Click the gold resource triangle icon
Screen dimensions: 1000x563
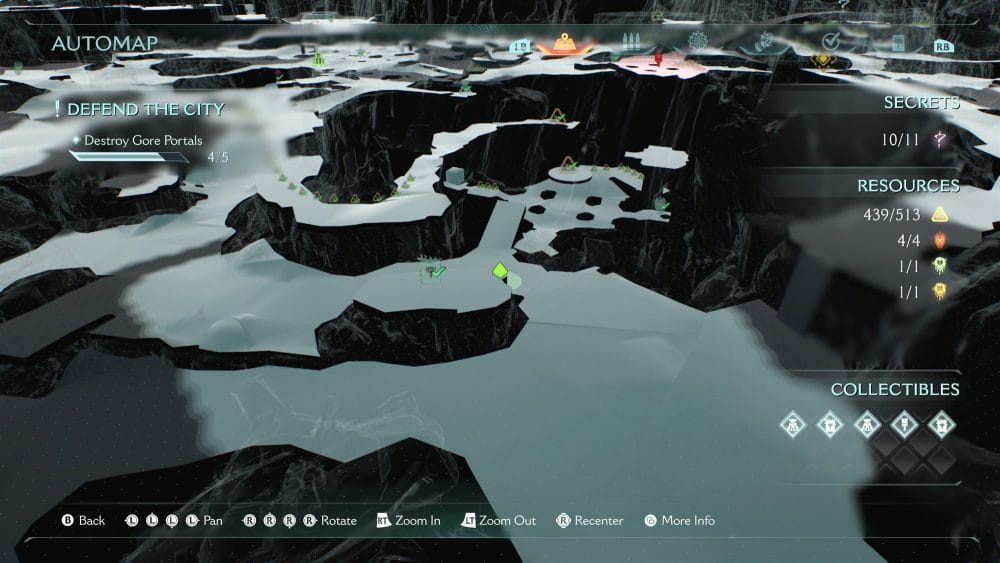(939, 215)
